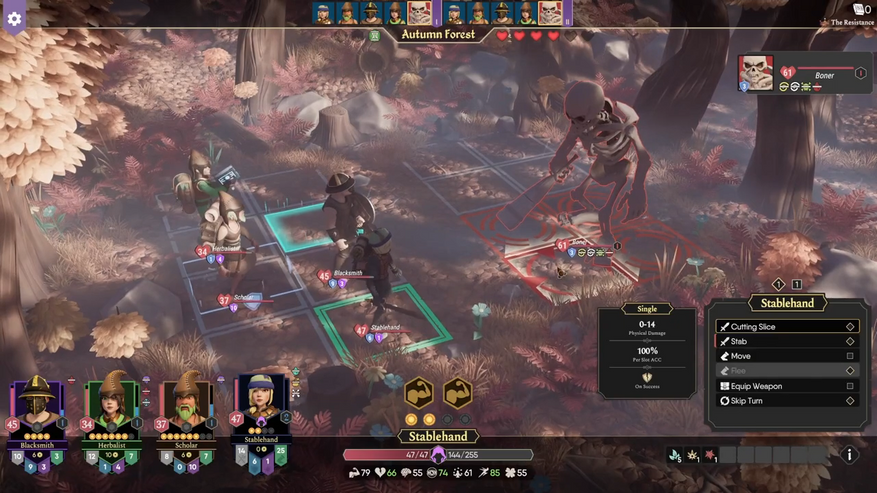
Task: Switch to action page one diamond tab
Action: 779,285
